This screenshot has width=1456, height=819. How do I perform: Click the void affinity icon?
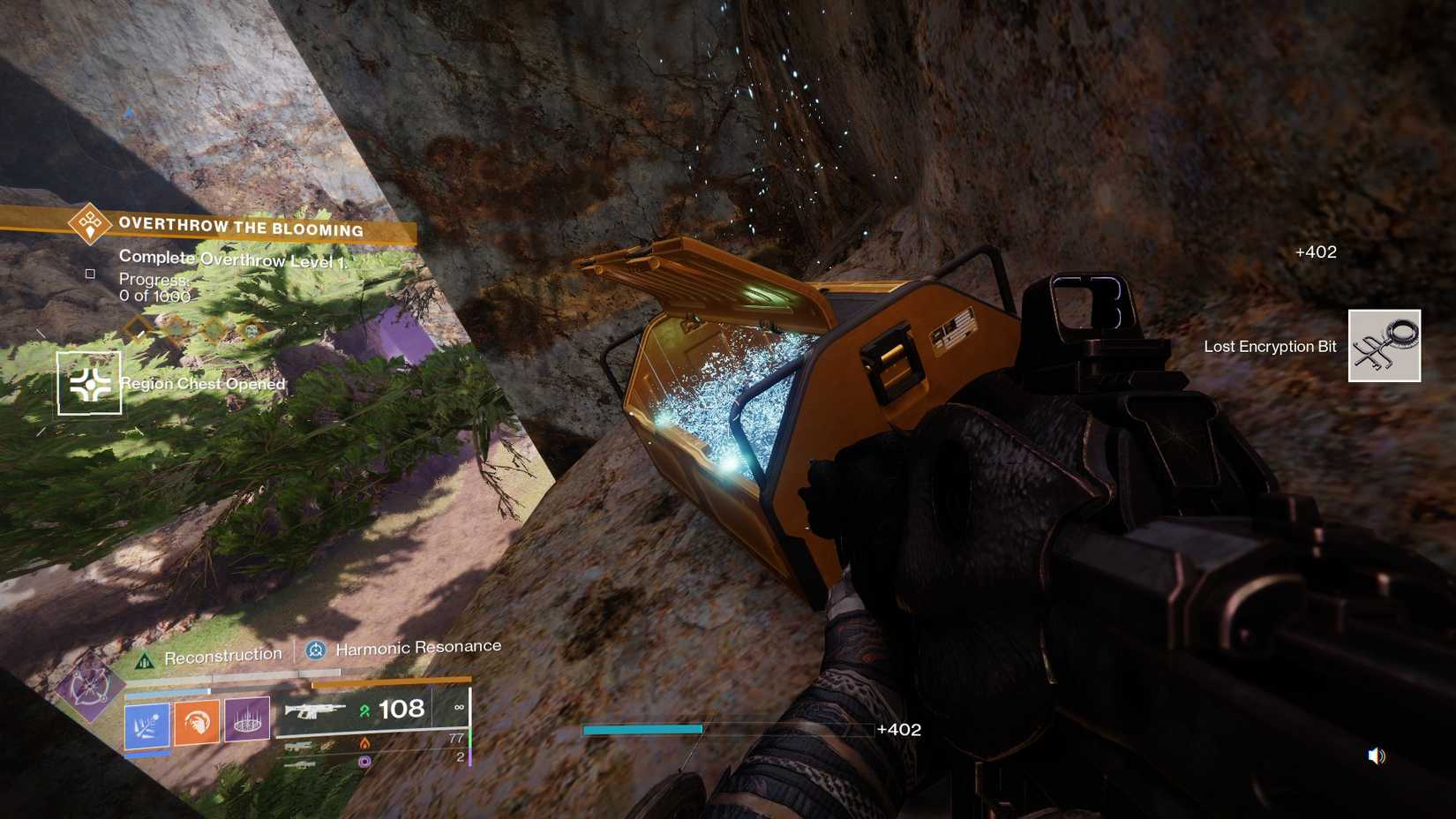366,762
